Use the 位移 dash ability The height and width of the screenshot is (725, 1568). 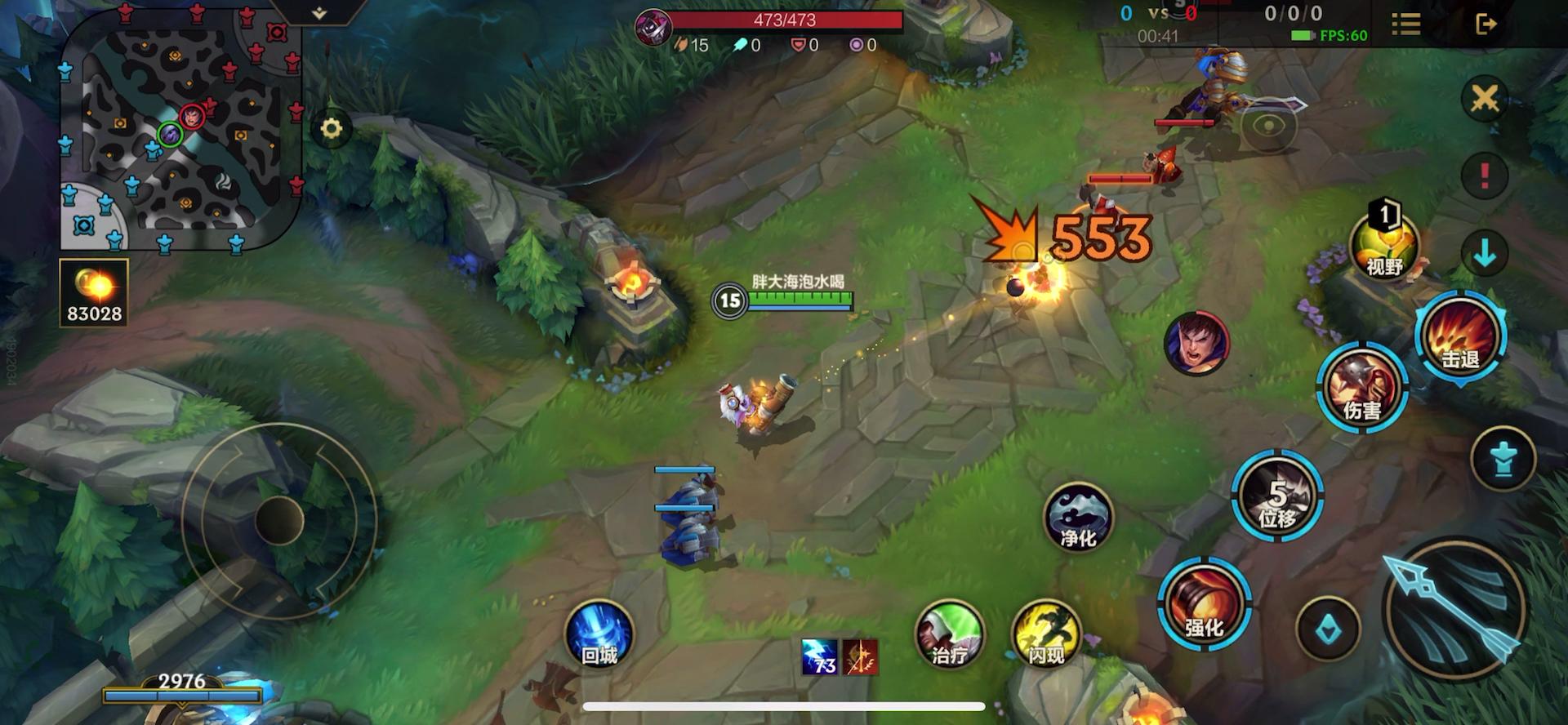point(1277,496)
